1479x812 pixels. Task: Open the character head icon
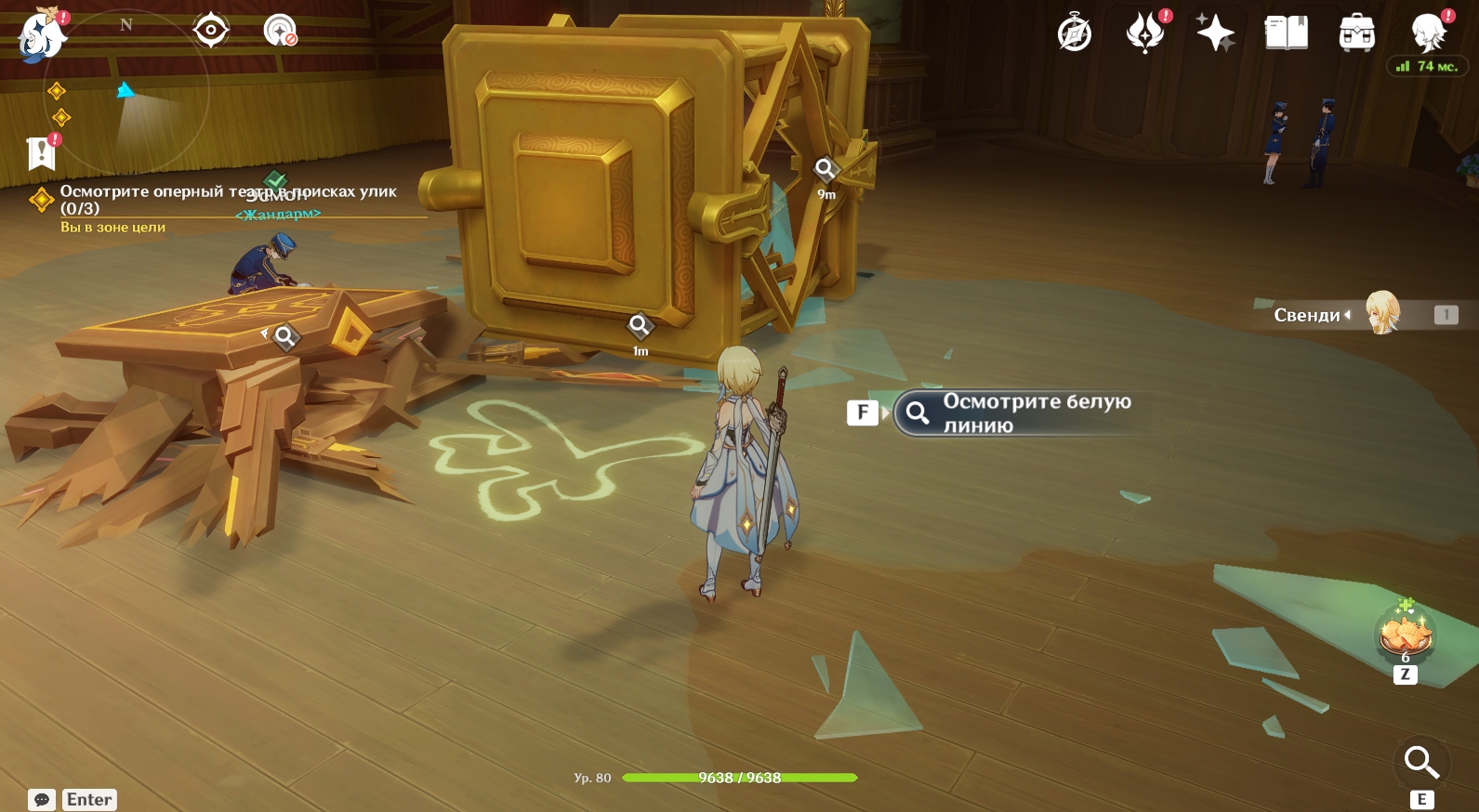[1429, 33]
